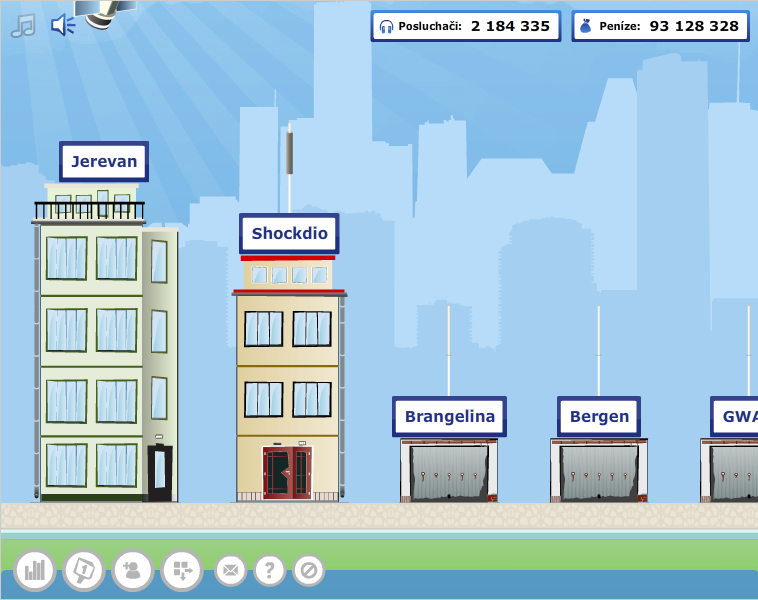The width and height of the screenshot is (758, 600).
Task: Select the Shockdio station label
Action: tap(289, 234)
